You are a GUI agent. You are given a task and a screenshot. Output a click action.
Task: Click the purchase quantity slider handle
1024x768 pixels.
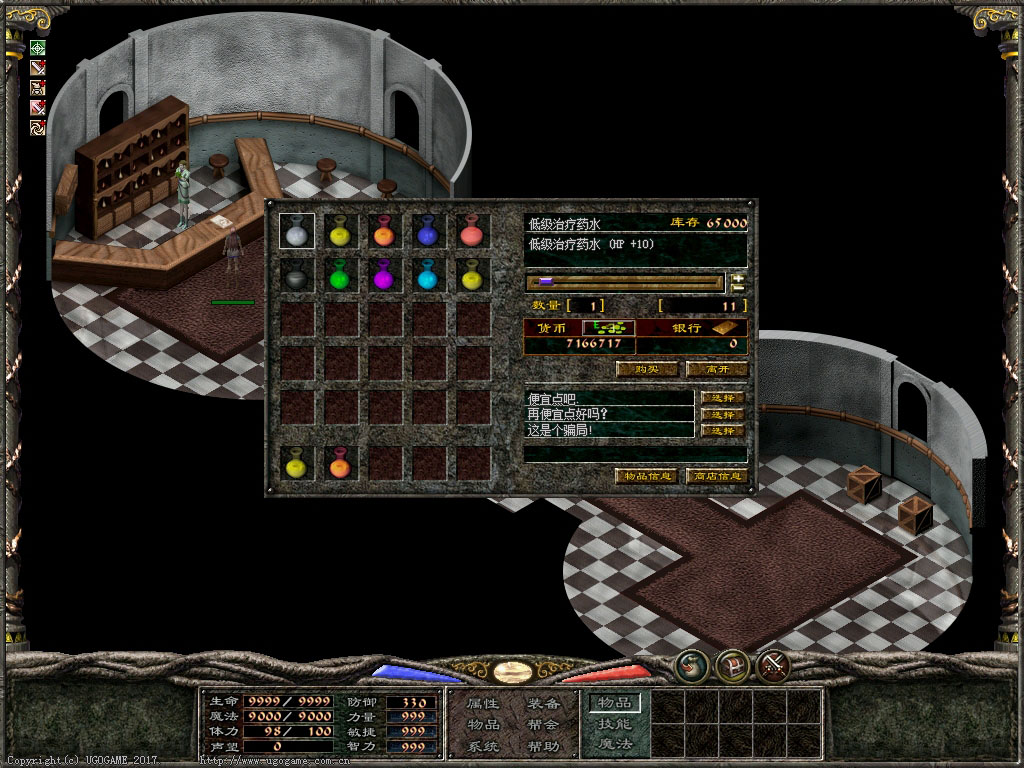tap(546, 282)
